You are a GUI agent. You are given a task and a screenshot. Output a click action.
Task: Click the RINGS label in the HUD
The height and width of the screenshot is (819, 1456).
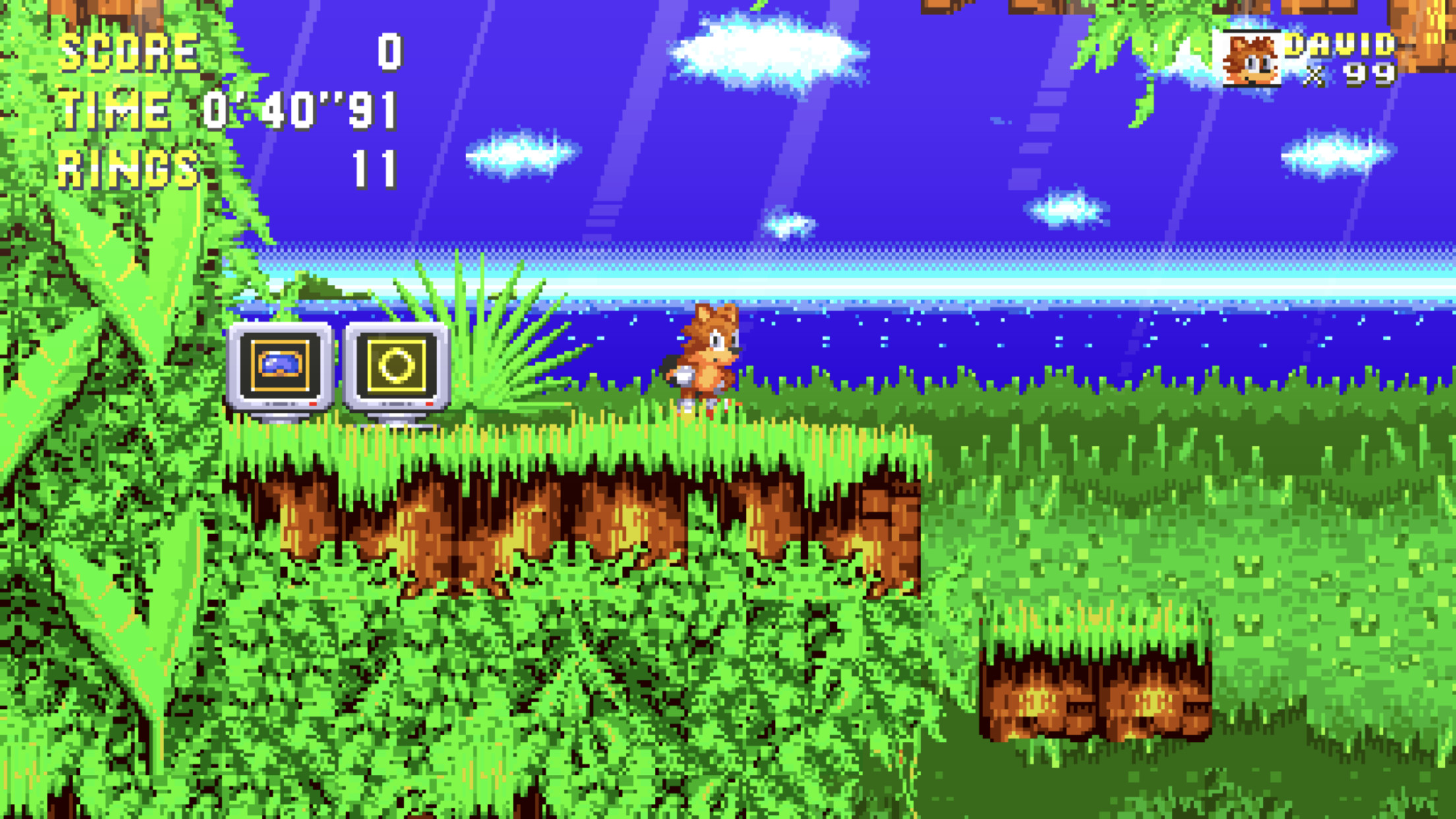[x=127, y=166]
